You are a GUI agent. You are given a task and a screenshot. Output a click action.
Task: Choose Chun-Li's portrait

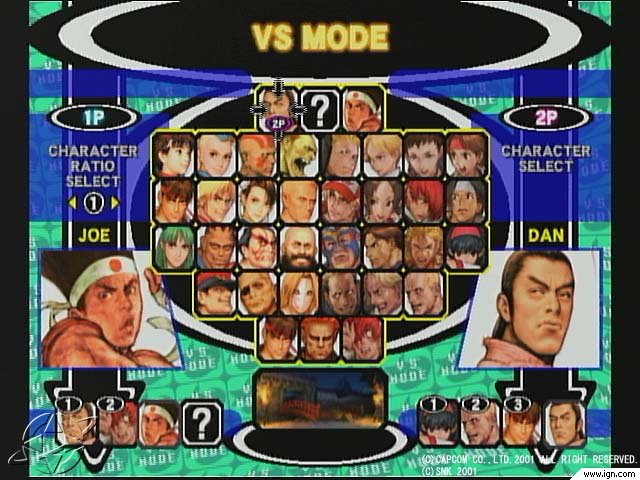coord(256,199)
